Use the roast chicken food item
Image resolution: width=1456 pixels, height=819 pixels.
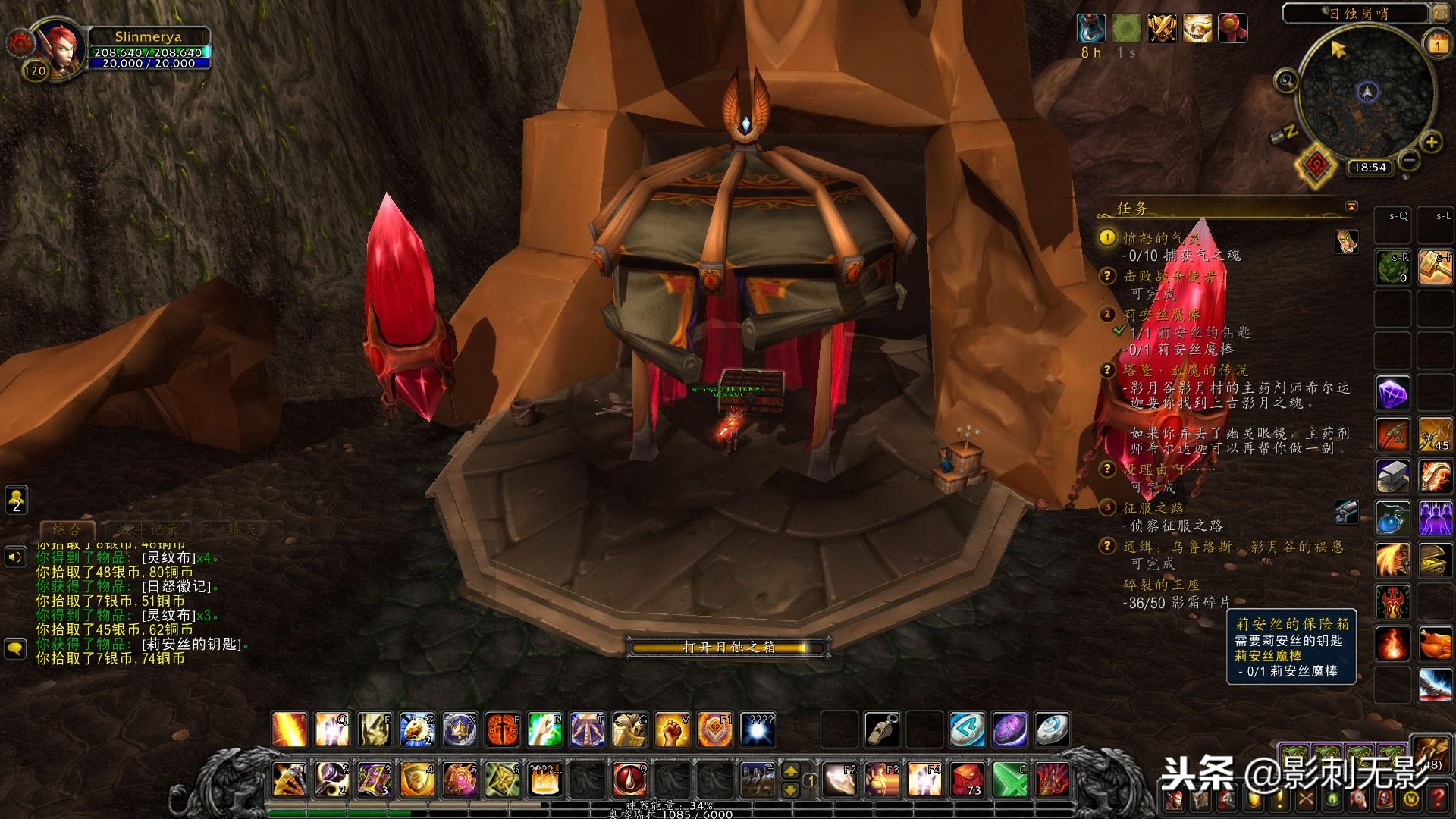(1434, 645)
